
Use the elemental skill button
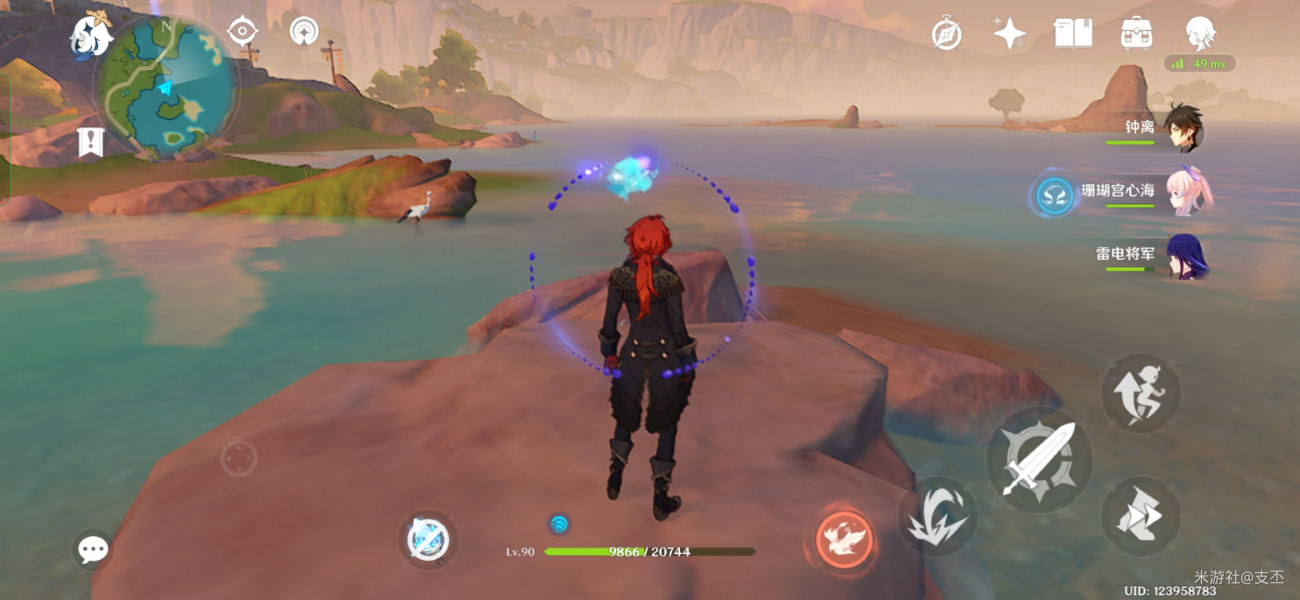(936, 516)
